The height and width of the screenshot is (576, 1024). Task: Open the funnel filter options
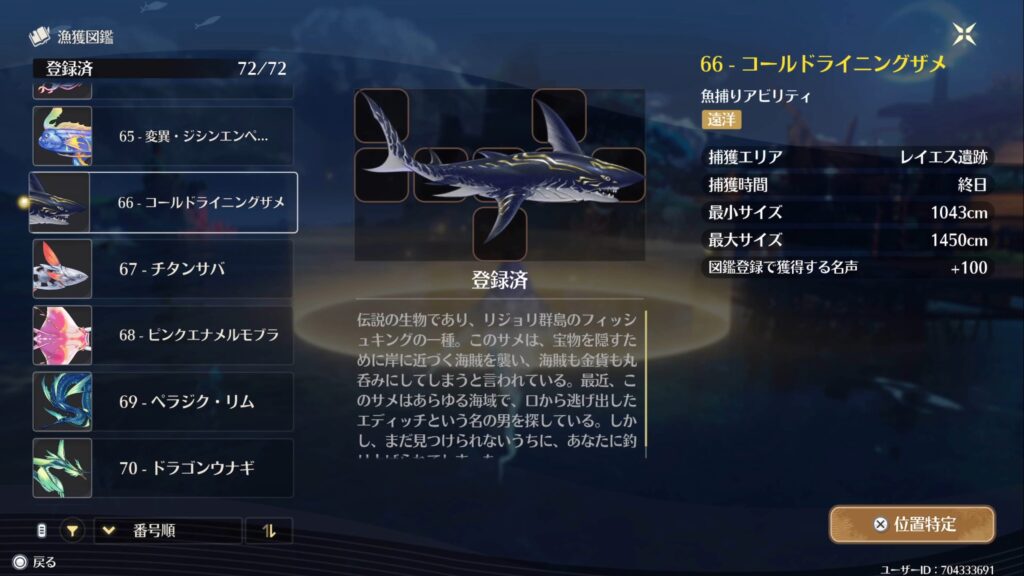coord(73,530)
